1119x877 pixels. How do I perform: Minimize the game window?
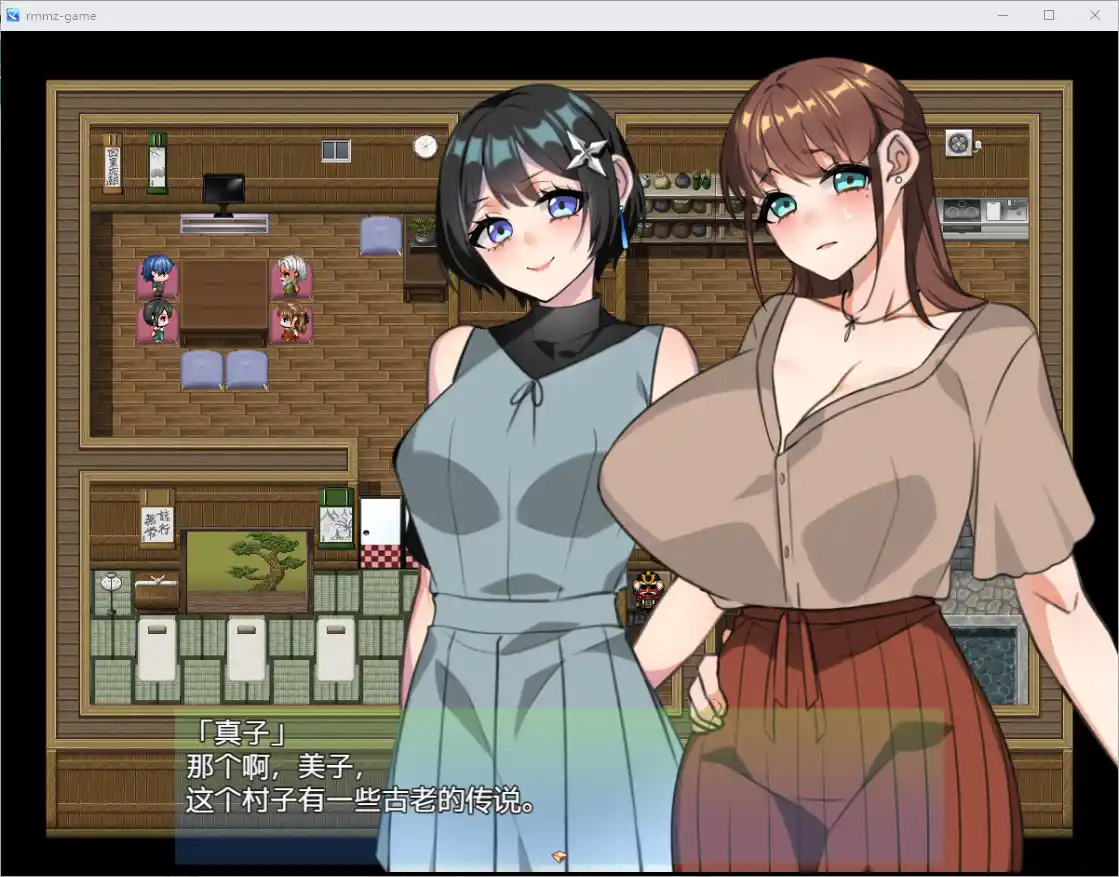pyautogui.click(x=1003, y=15)
